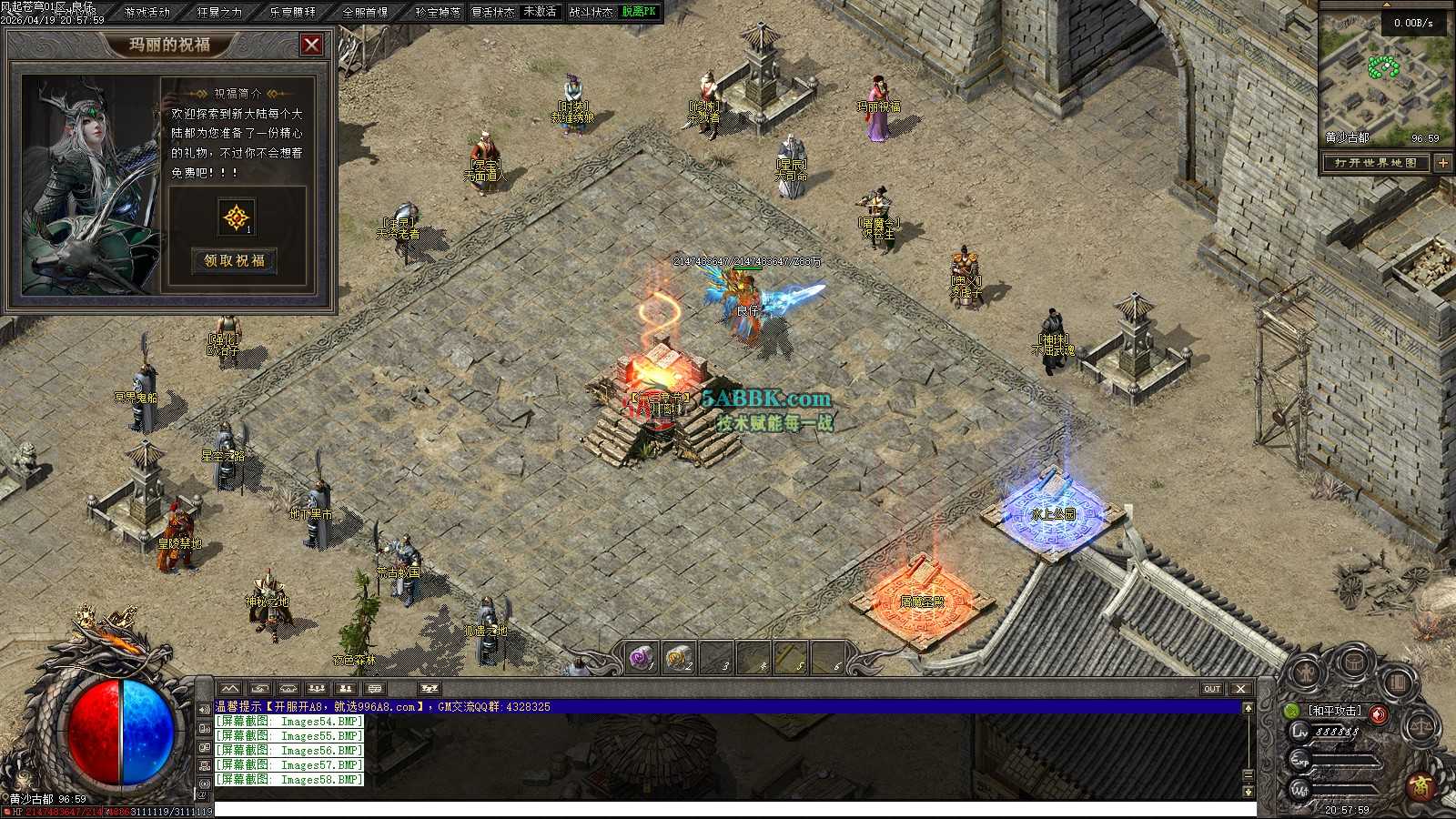Open the 全服首爆 menu
Image resolution: width=1456 pixels, height=819 pixels.
tap(365, 12)
